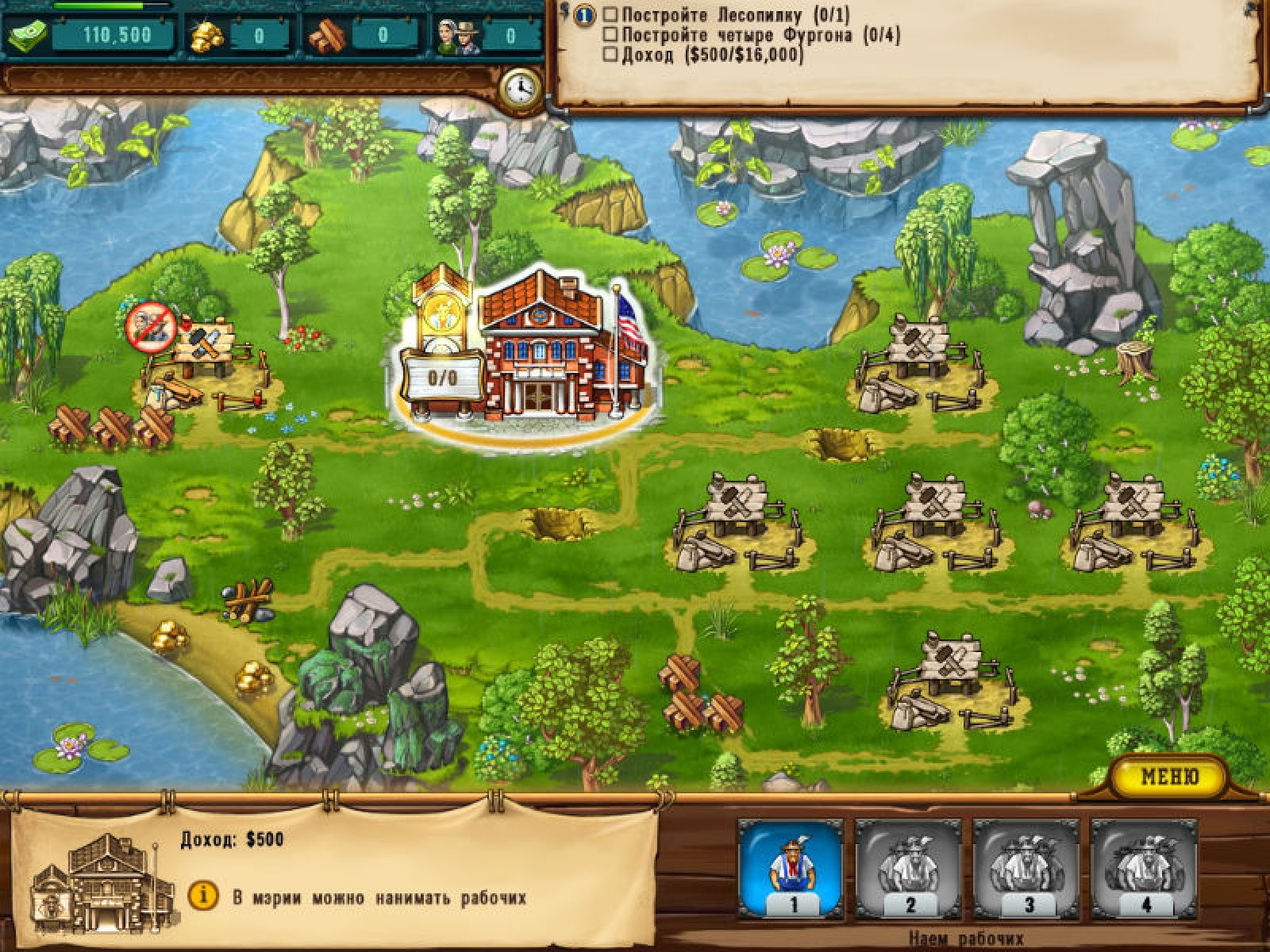Screen dimensions: 1270x952
Task: Open the МЕНЮ button
Action: (x=1169, y=777)
